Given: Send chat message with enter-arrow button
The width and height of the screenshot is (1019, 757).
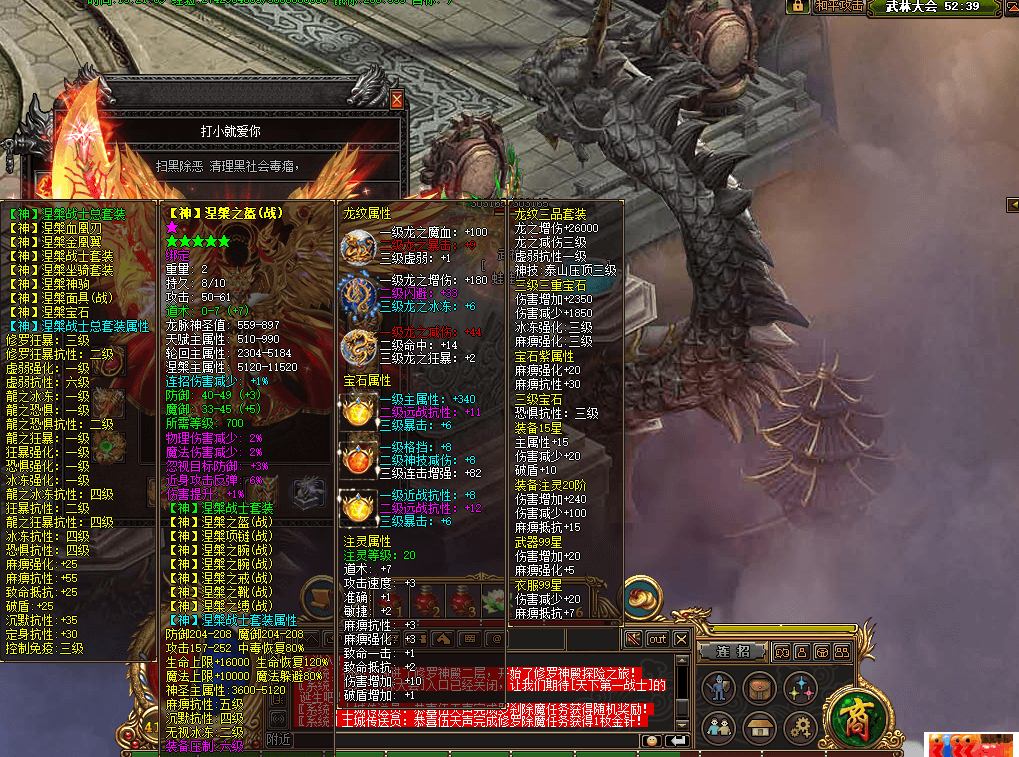Looking at the screenshot, I should 677,740.
